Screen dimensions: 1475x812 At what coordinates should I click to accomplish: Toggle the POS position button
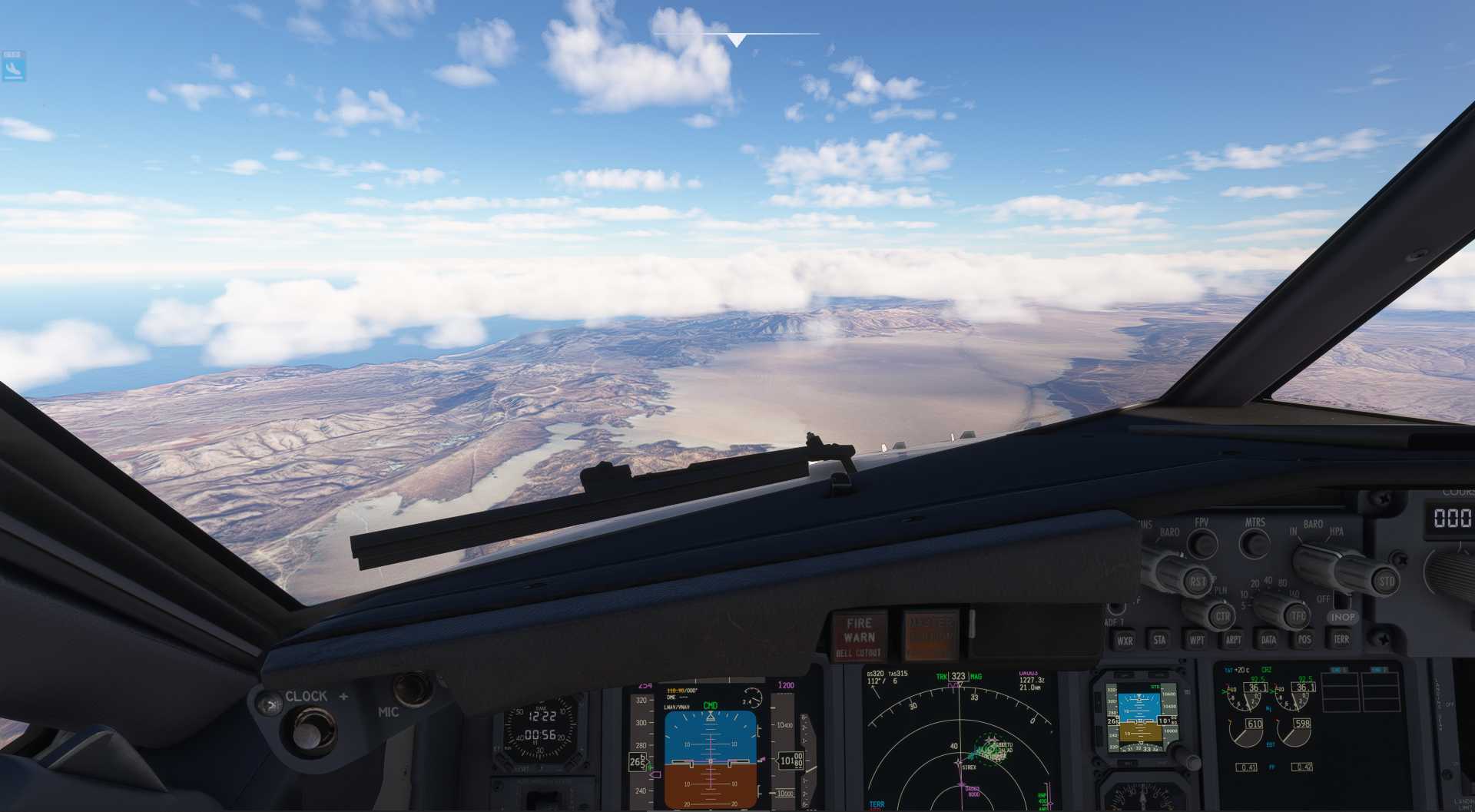coord(1304,639)
